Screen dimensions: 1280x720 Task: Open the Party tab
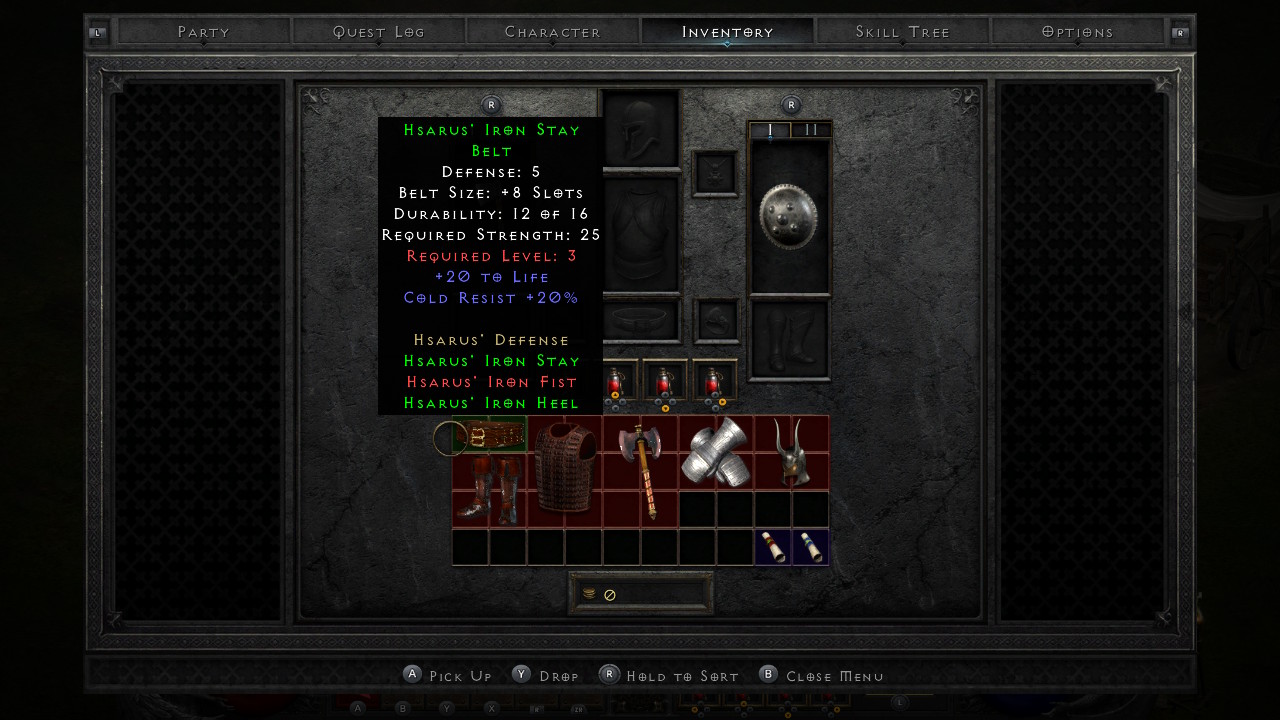point(204,32)
